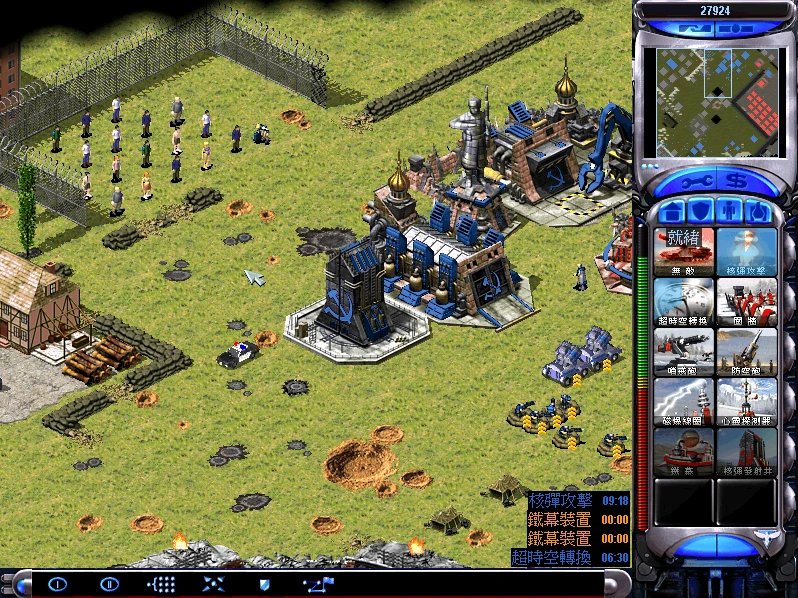
Task: Show the vehicles build tab
Action: 759,211
